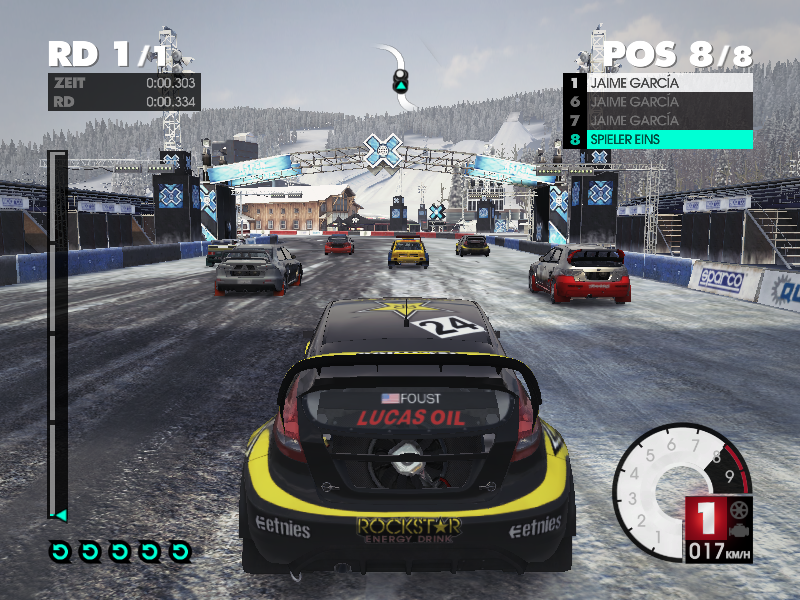Click the engine damage indicator icon
This screenshot has height=600, width=800.
(738, 530)
